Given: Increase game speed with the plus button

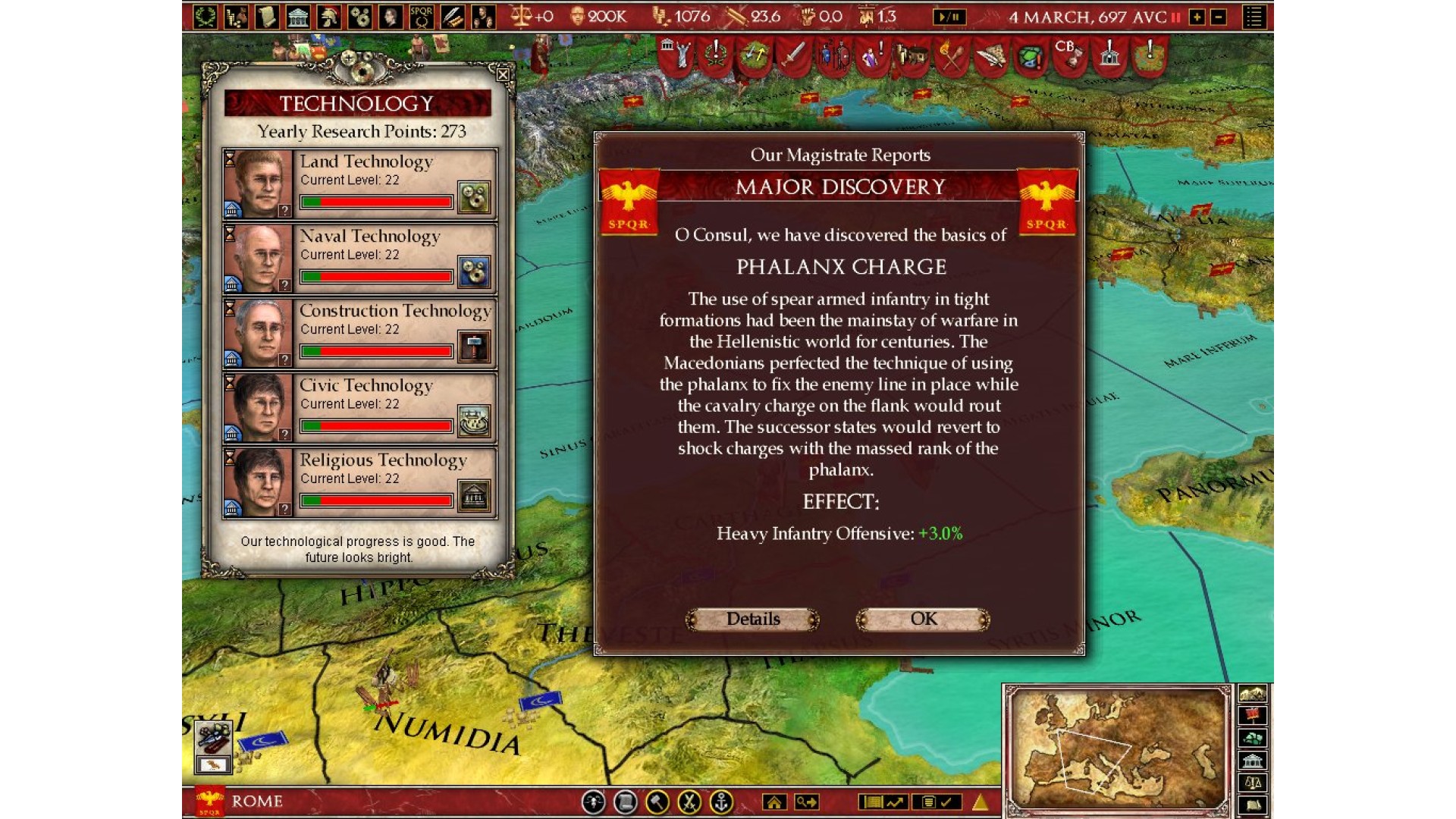Looking at the screenshot, I should pos(1197,17).
